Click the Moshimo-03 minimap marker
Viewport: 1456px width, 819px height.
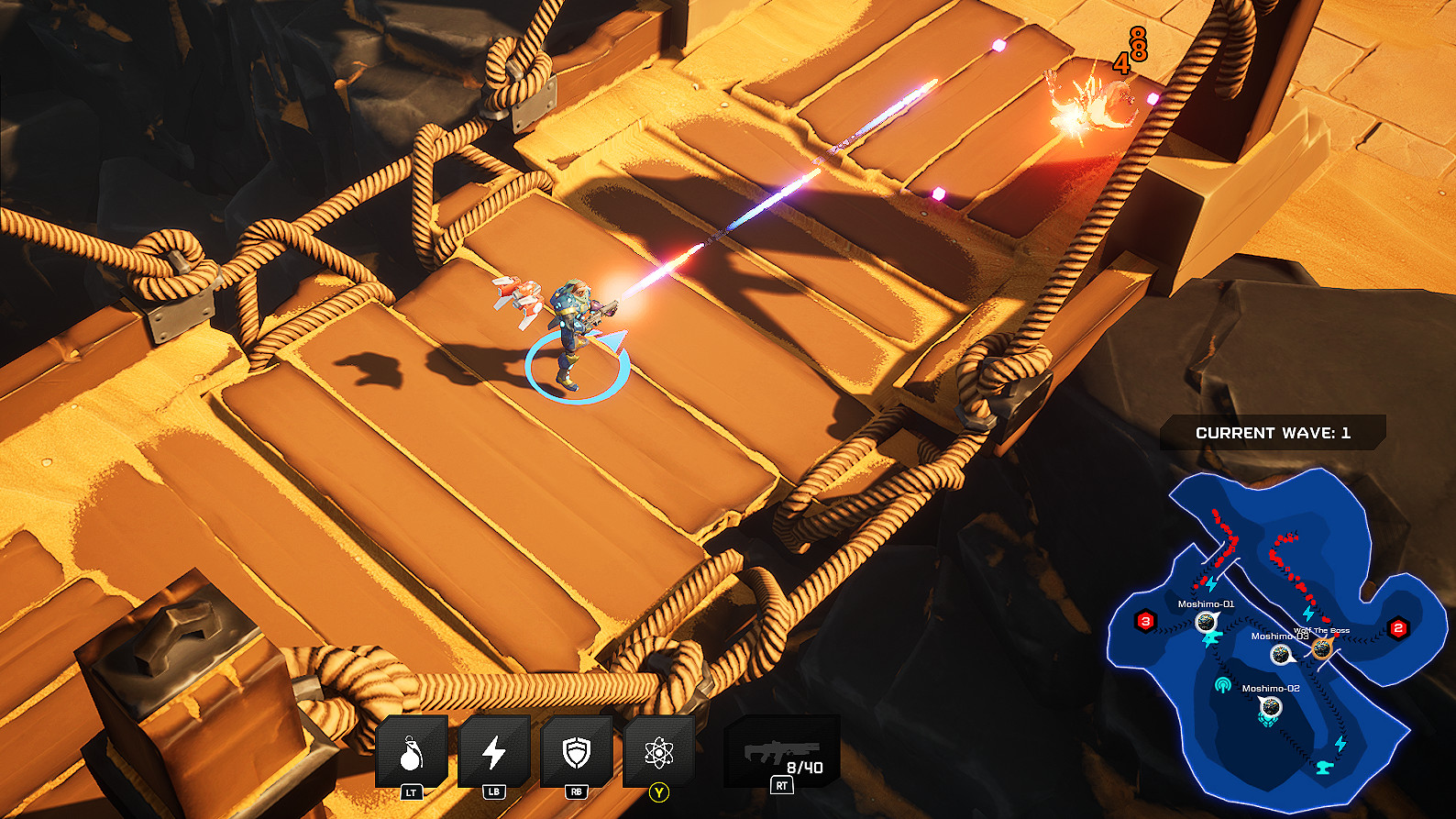1281,655
